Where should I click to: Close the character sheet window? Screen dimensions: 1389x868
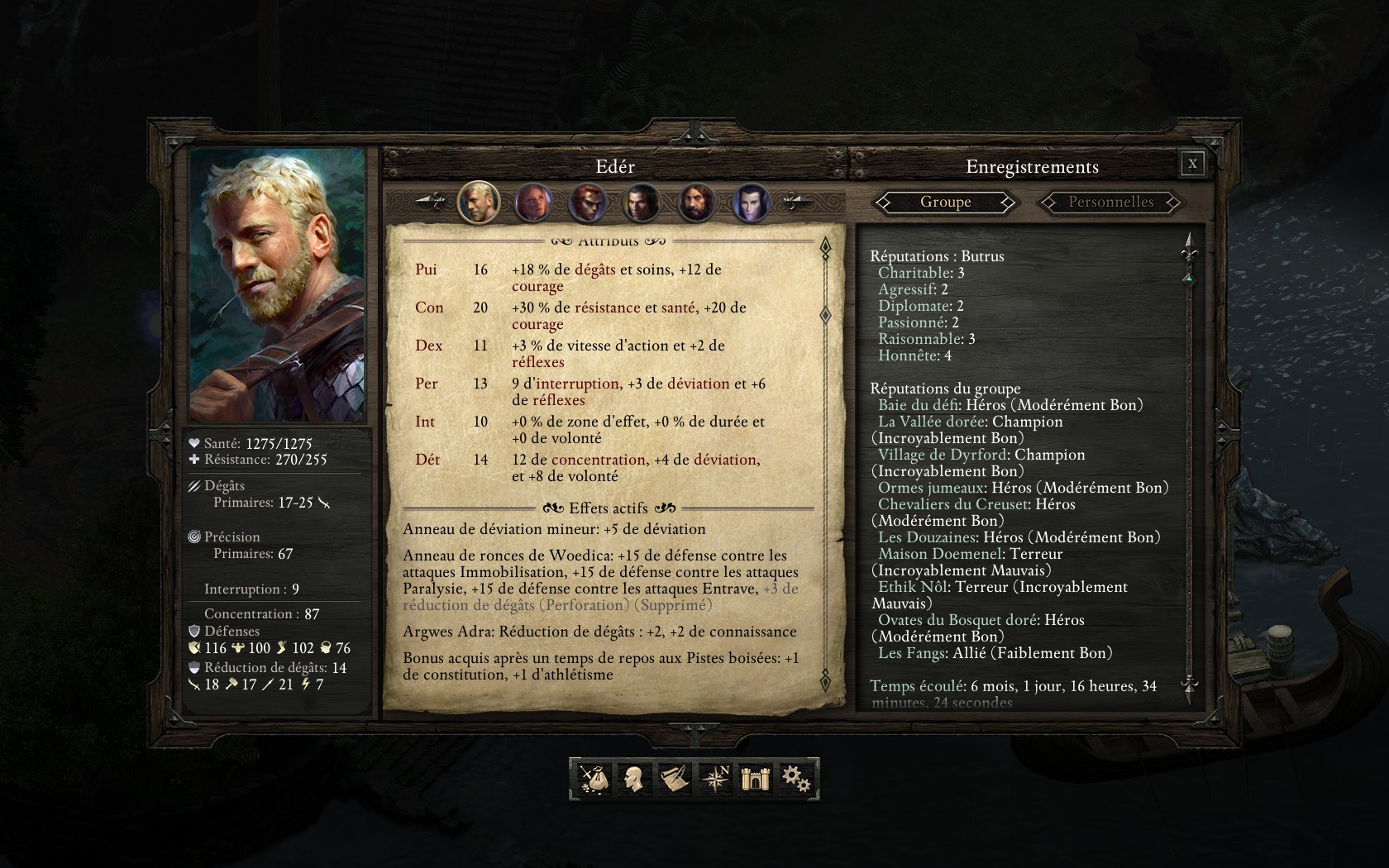[1192, 164]
